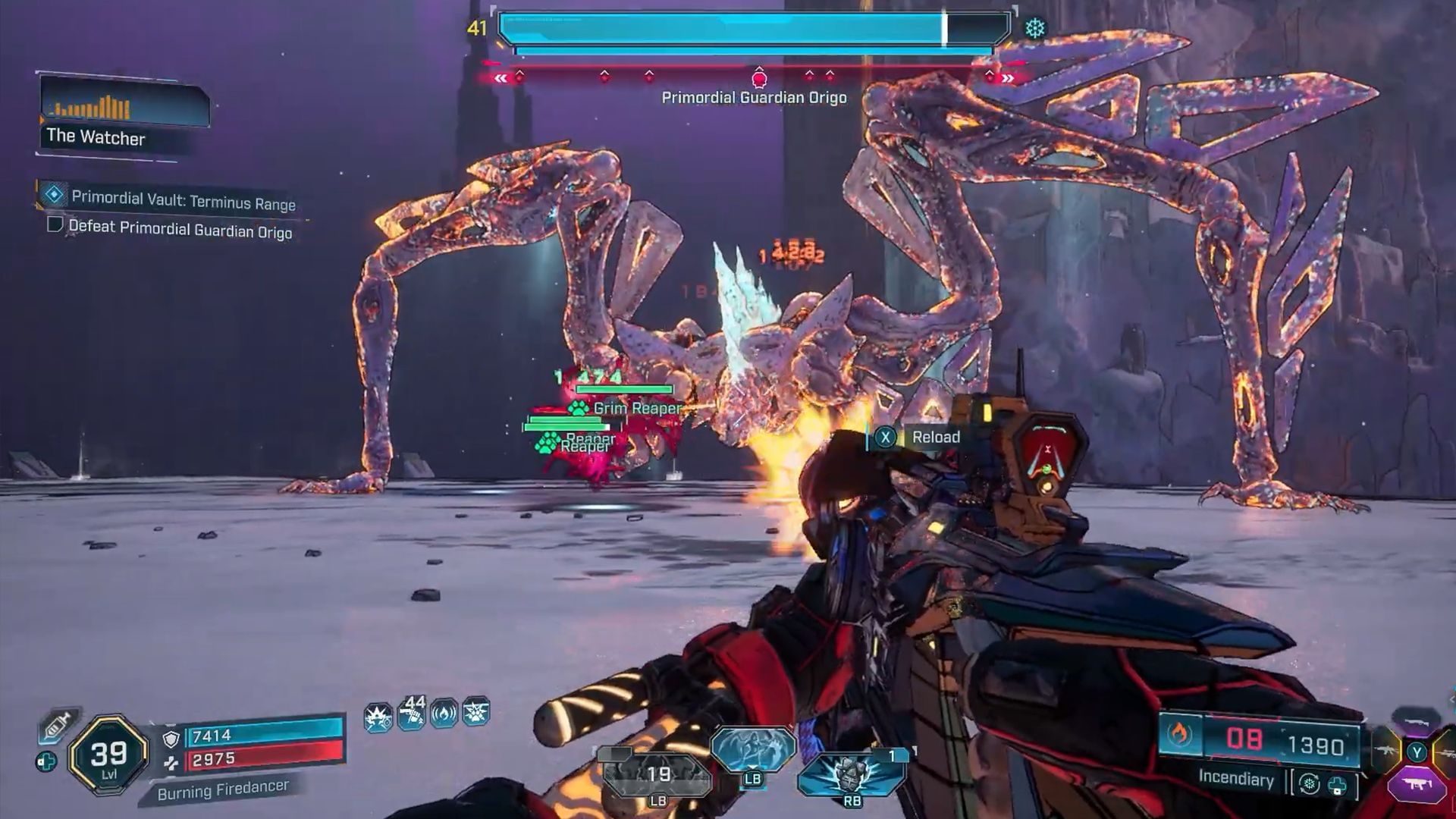Inspect the buff icon with 44 stacks
1456x819 pixels.
[411, 714]
